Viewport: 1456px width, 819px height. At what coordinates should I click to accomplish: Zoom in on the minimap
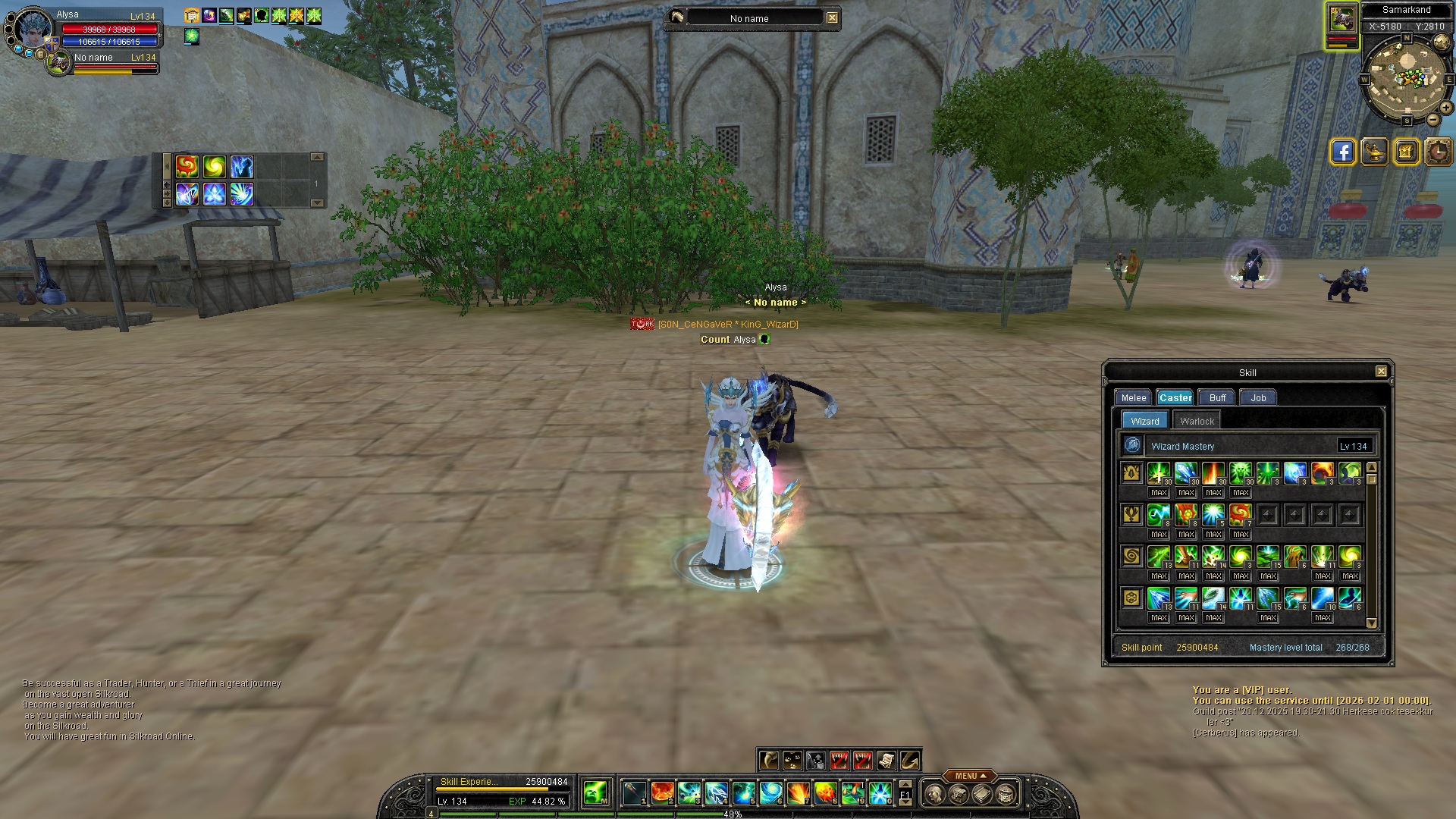1446,108
